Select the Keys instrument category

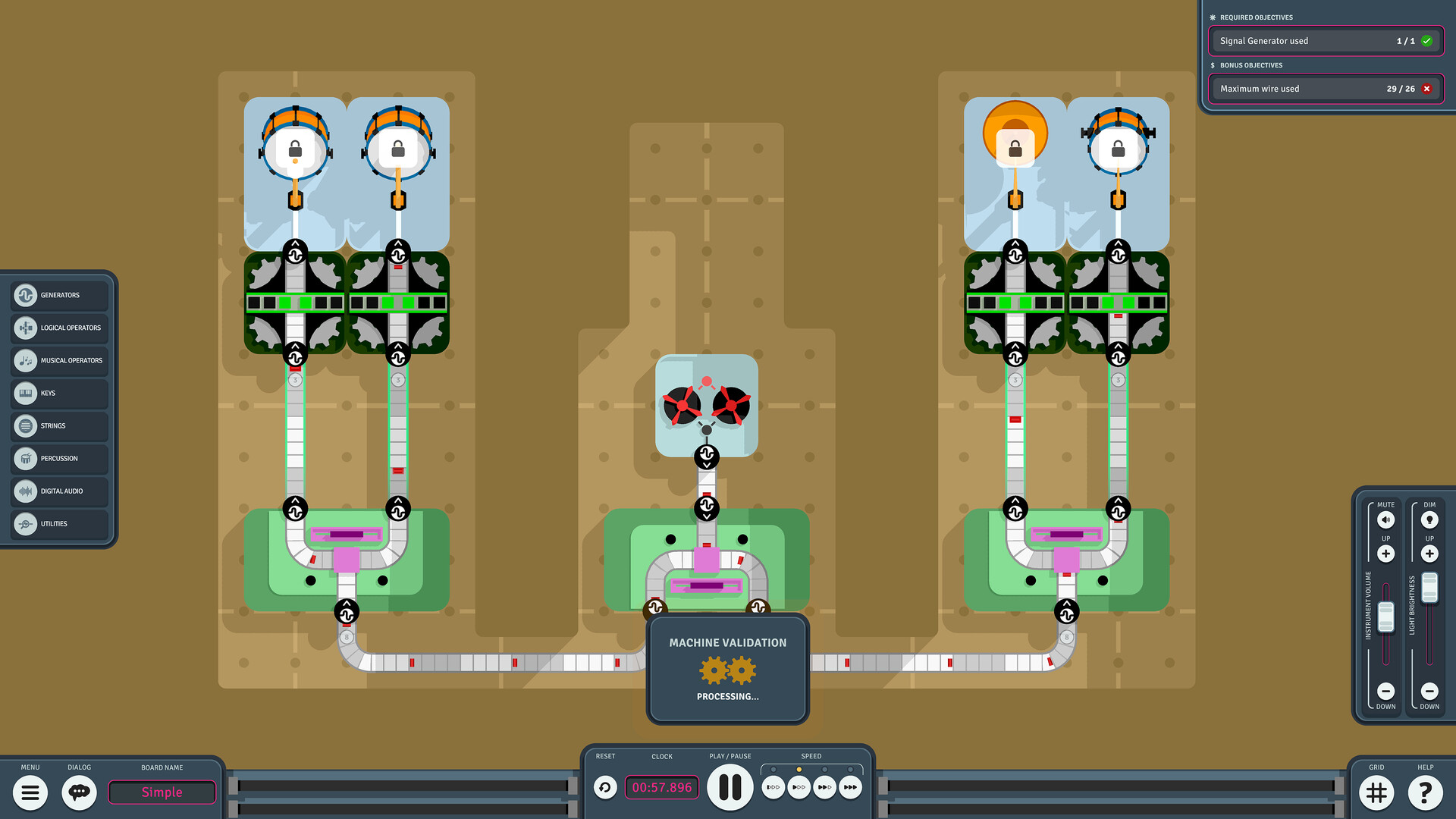[58, 393]
